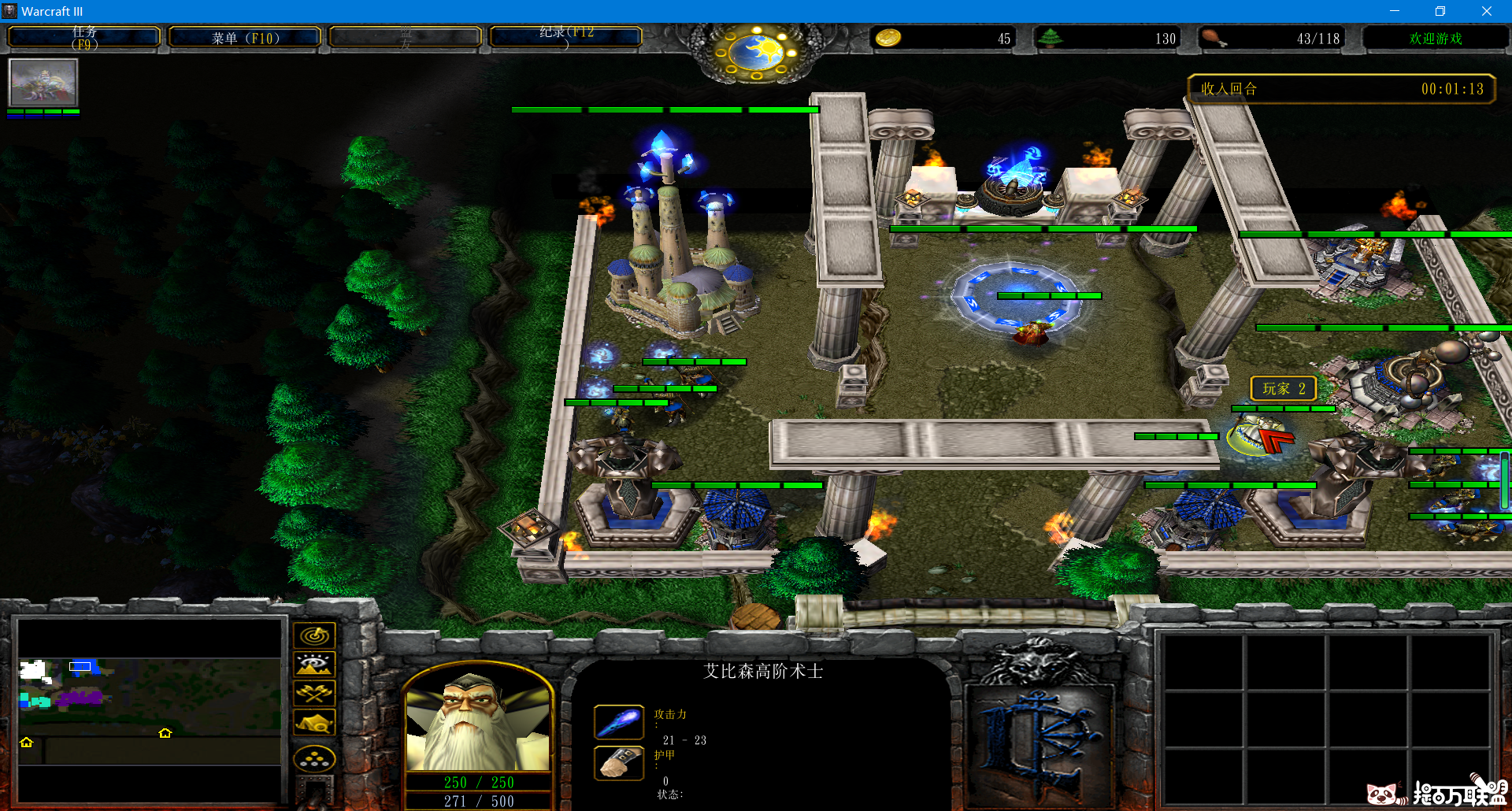
Task: Click the food supply drumstick icon
Action: [1214, 38]
